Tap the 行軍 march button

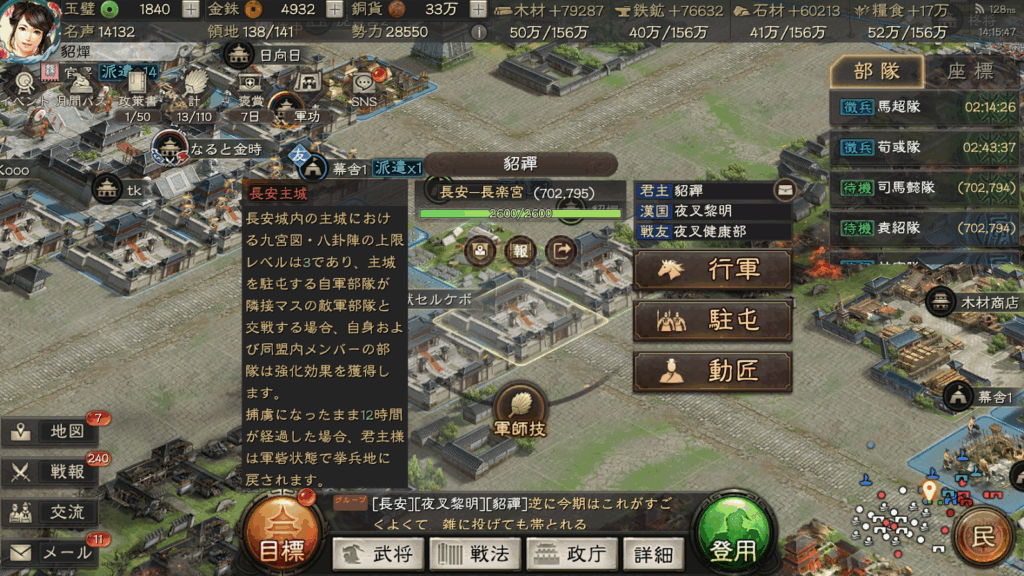pos(712,270)
